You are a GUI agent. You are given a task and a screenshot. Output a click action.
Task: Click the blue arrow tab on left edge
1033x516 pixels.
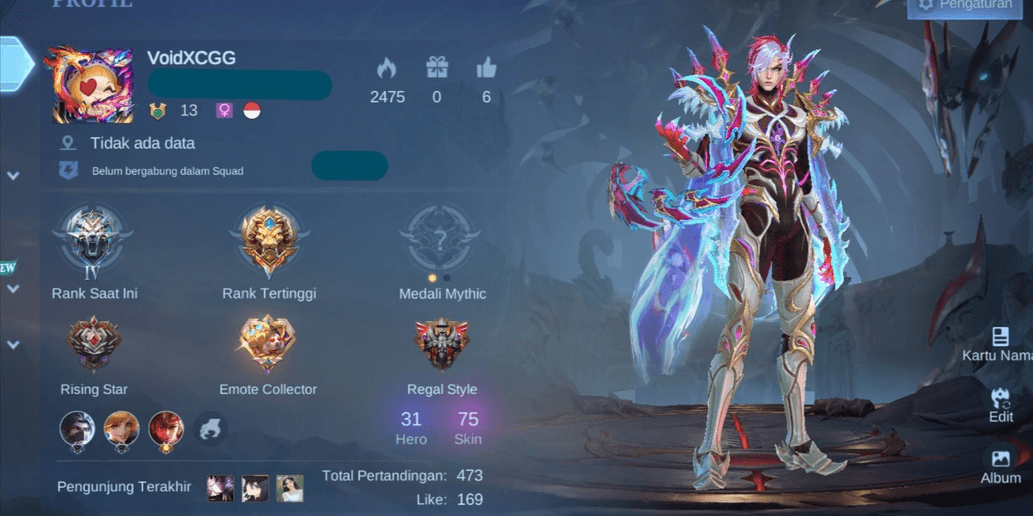[15, 63]
